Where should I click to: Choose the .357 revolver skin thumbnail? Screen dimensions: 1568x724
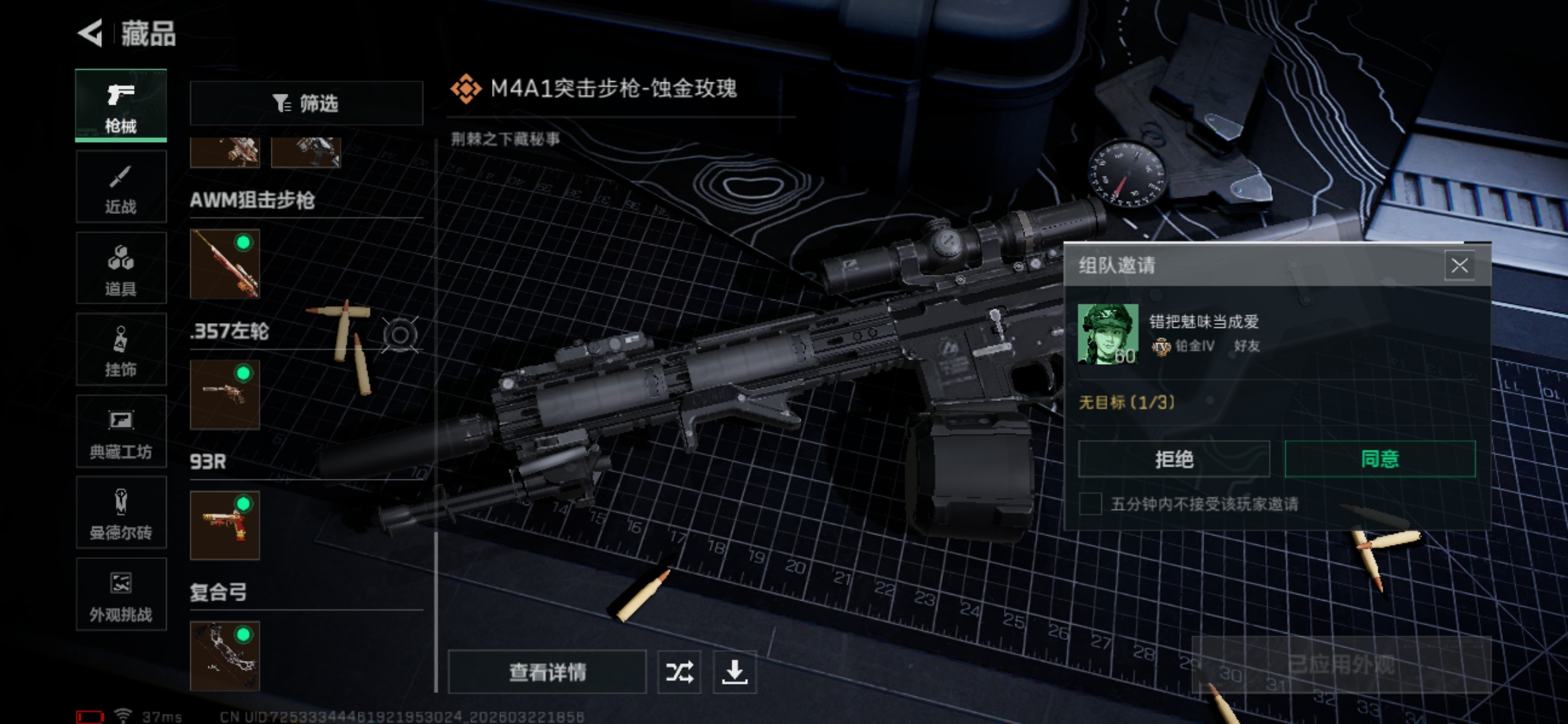tap(224, 395)
